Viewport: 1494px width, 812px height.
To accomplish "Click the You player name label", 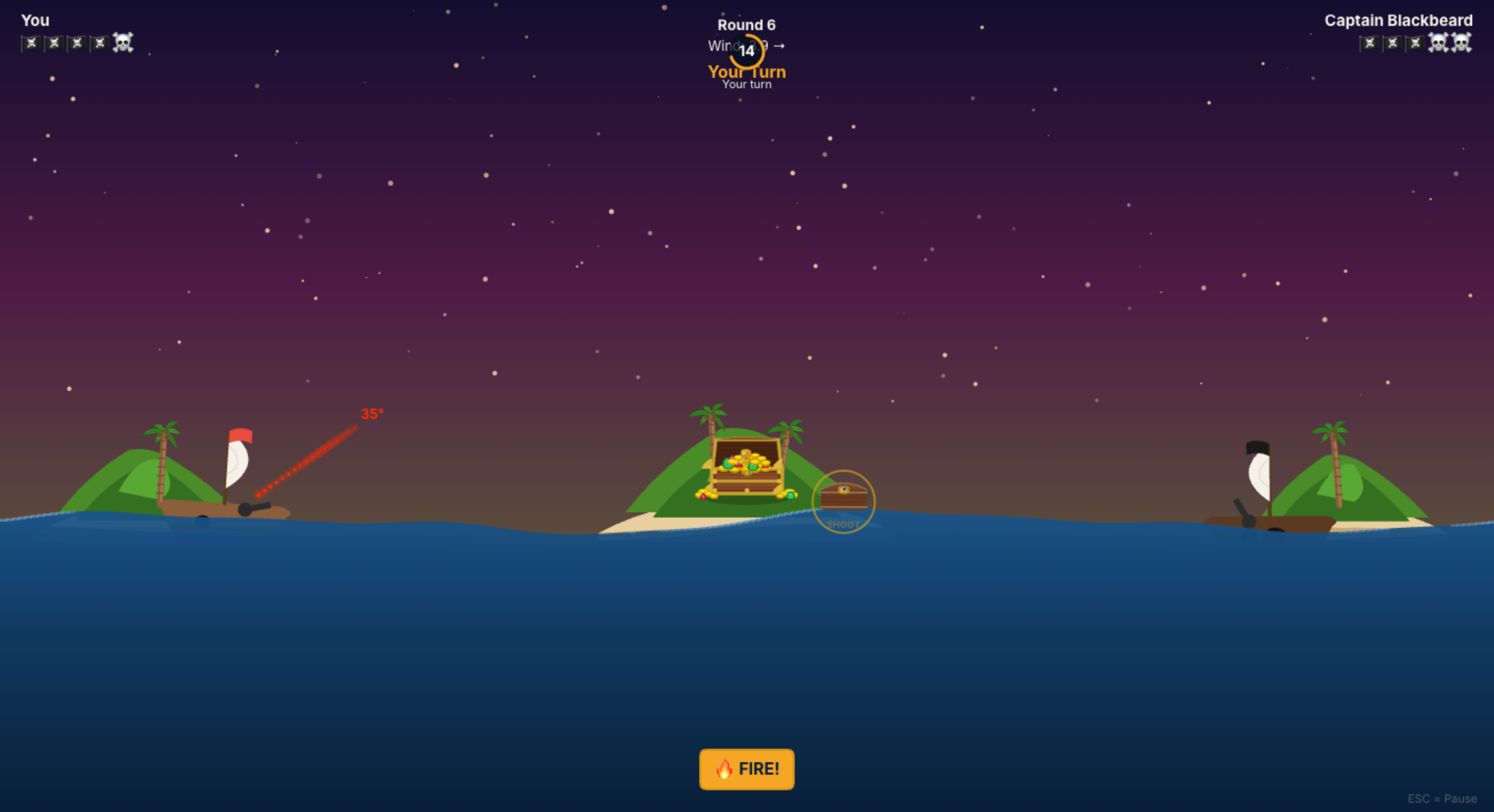I will tap(36, 20).
